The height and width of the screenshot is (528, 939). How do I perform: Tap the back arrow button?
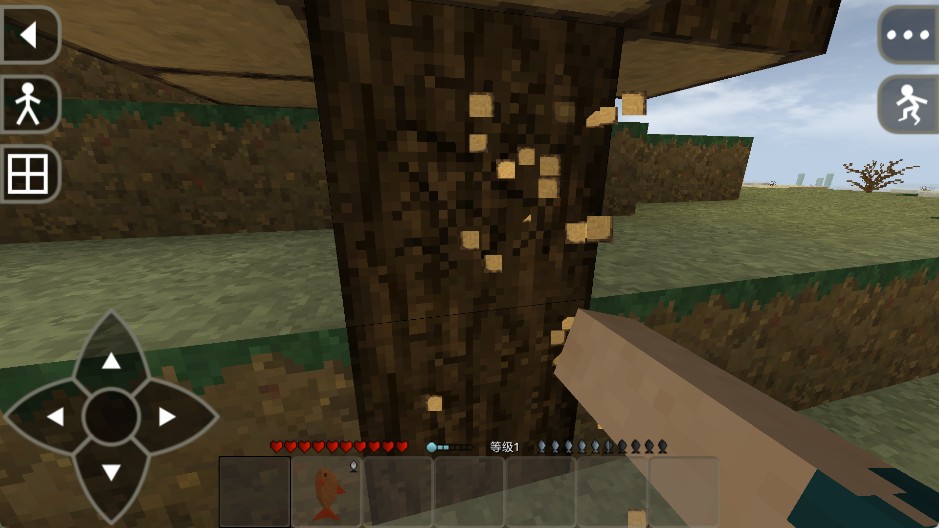tap(28, 35)
